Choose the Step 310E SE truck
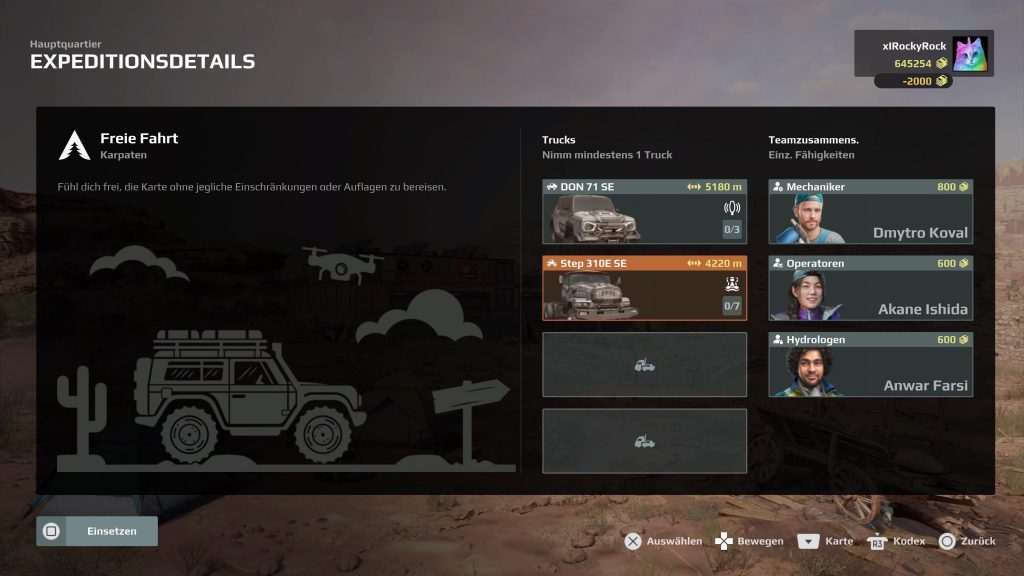 pyautogui.click(x=644, y=288)
